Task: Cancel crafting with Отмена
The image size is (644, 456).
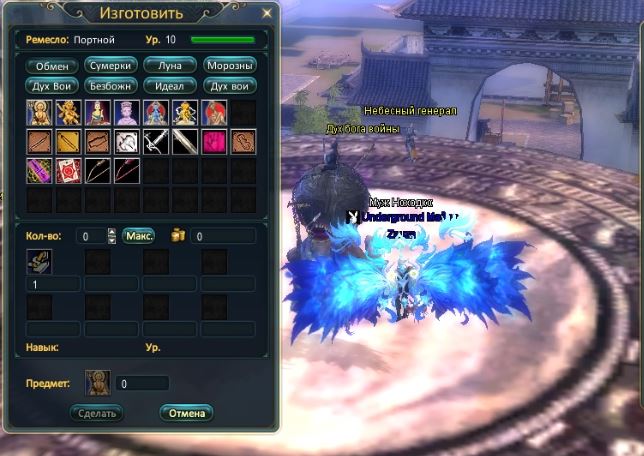Action: tap(186, 412)
